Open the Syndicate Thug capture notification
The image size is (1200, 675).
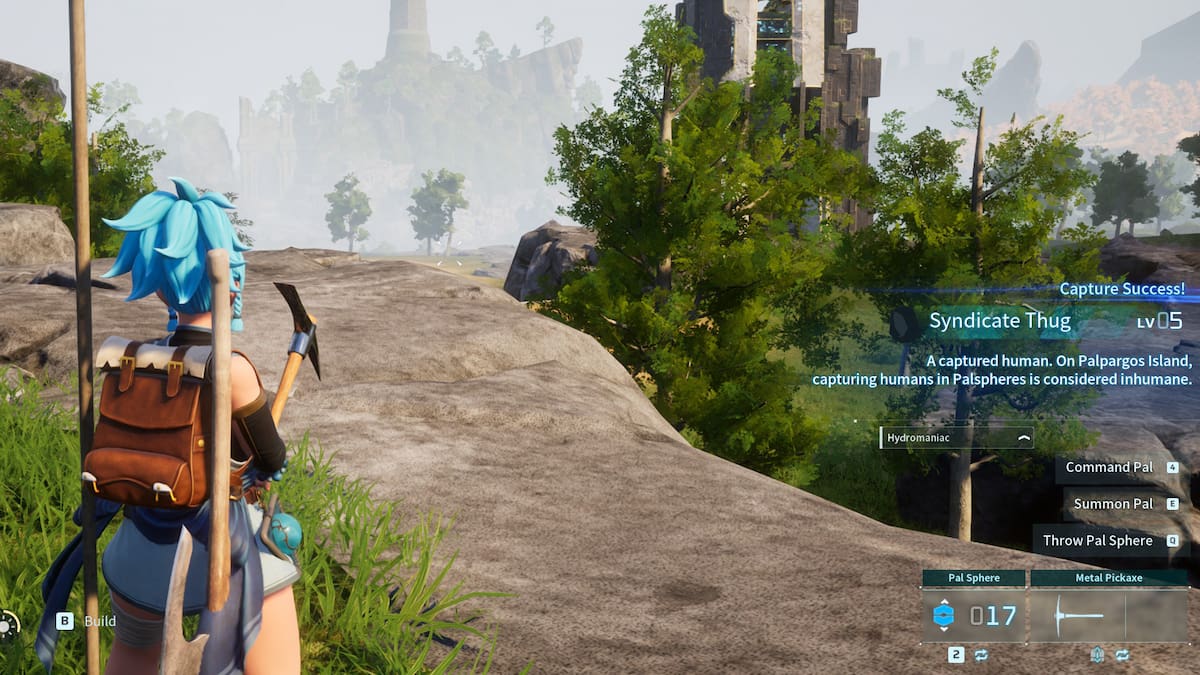(x=1040, y=321)
